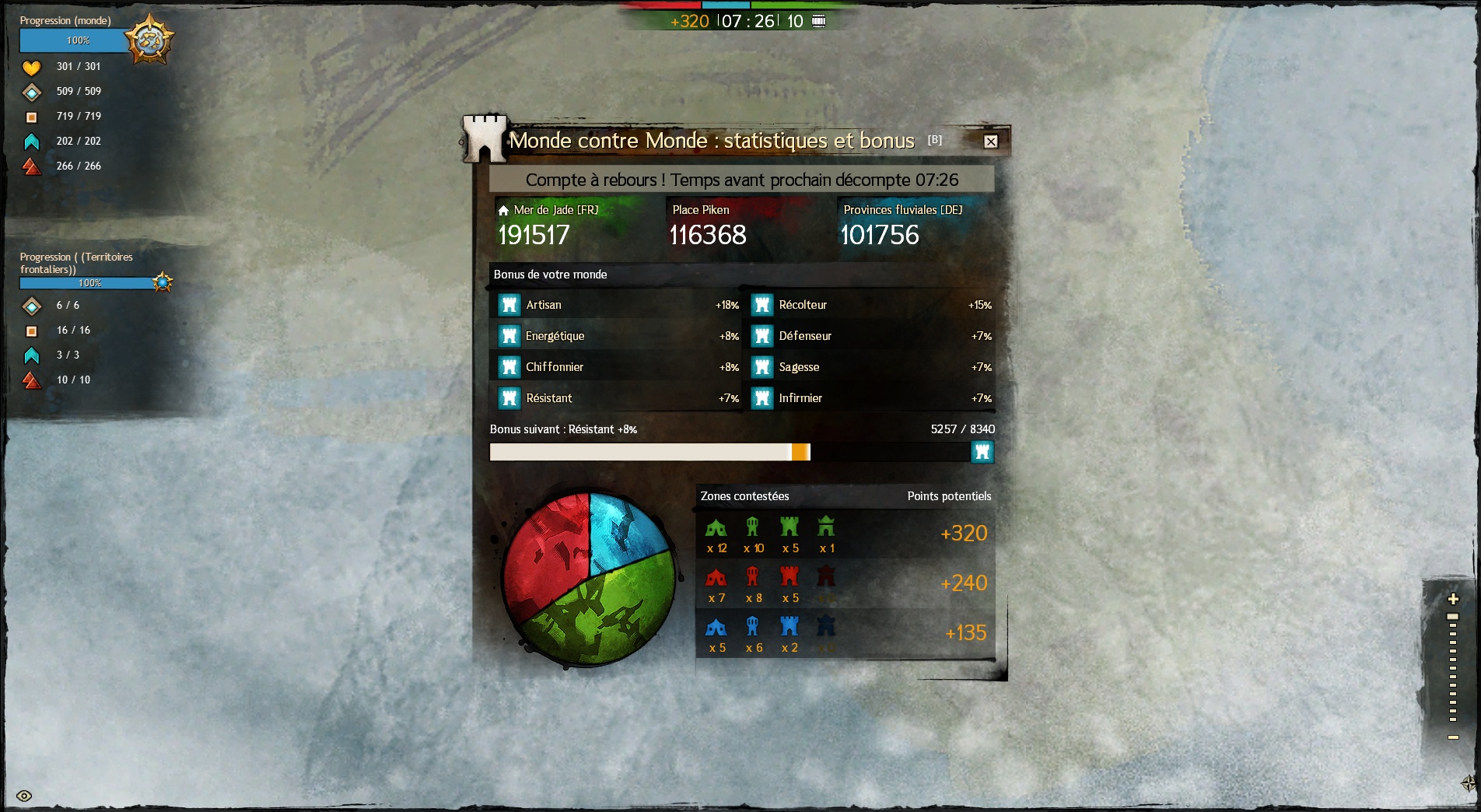Click the world progression completion badge
This screenshot has height=812, width=1481.
click(x=149, y=39)
